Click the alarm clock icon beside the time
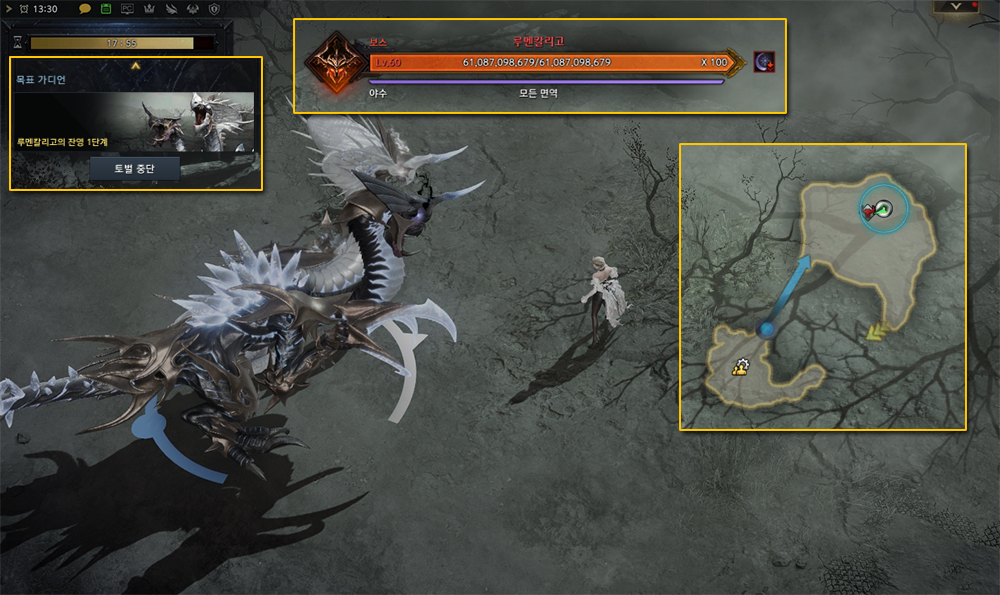Viewport: 1000px width, 595px height. point(23,8)
